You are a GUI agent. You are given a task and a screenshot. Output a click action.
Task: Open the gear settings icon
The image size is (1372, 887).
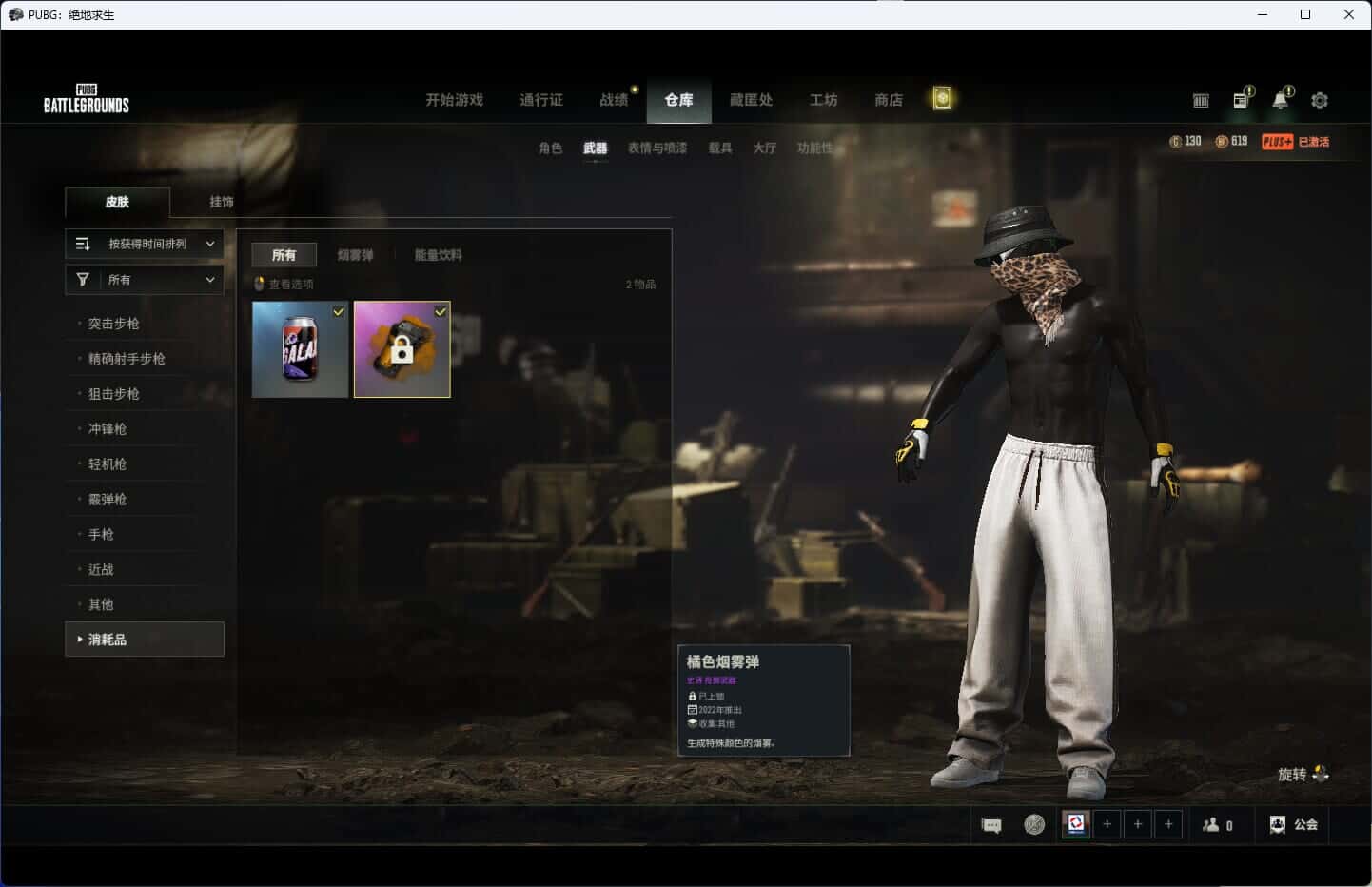click(1319, 100)
